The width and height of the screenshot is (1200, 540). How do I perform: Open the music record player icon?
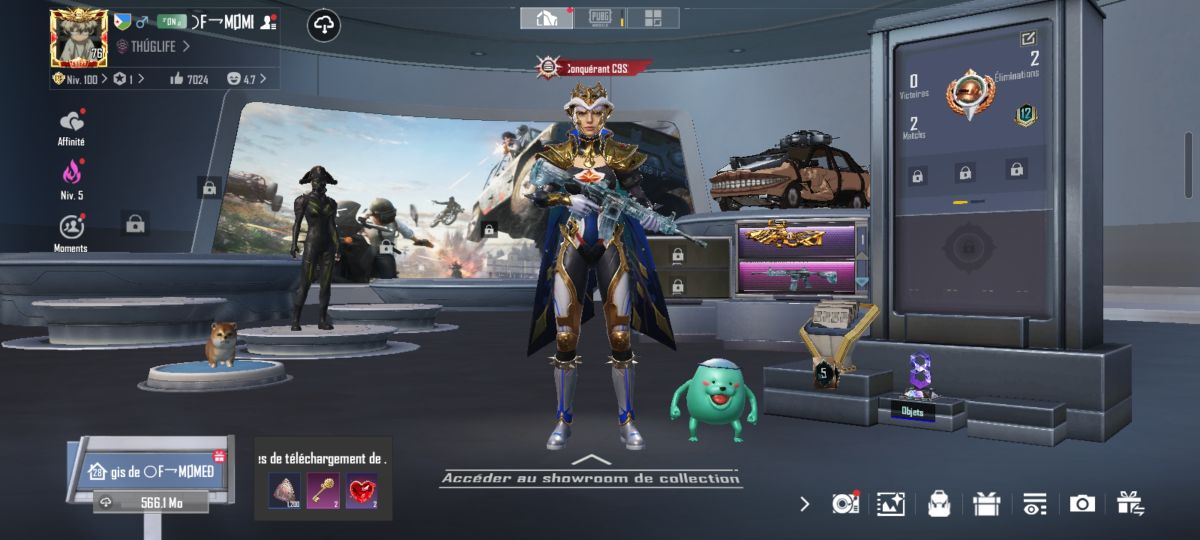846,504
